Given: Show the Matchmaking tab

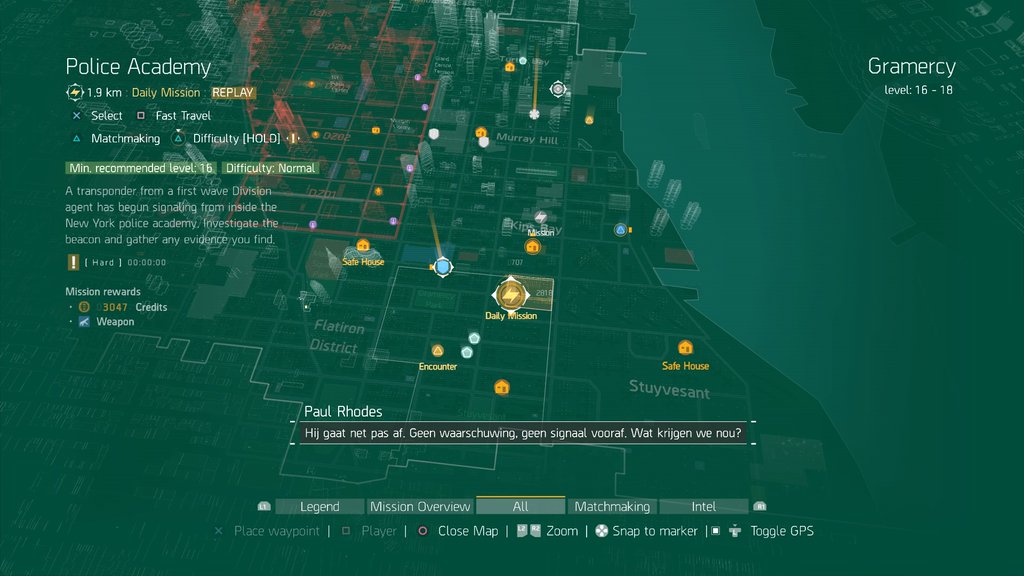Looking at the screenshot, I should pos(612,506).
